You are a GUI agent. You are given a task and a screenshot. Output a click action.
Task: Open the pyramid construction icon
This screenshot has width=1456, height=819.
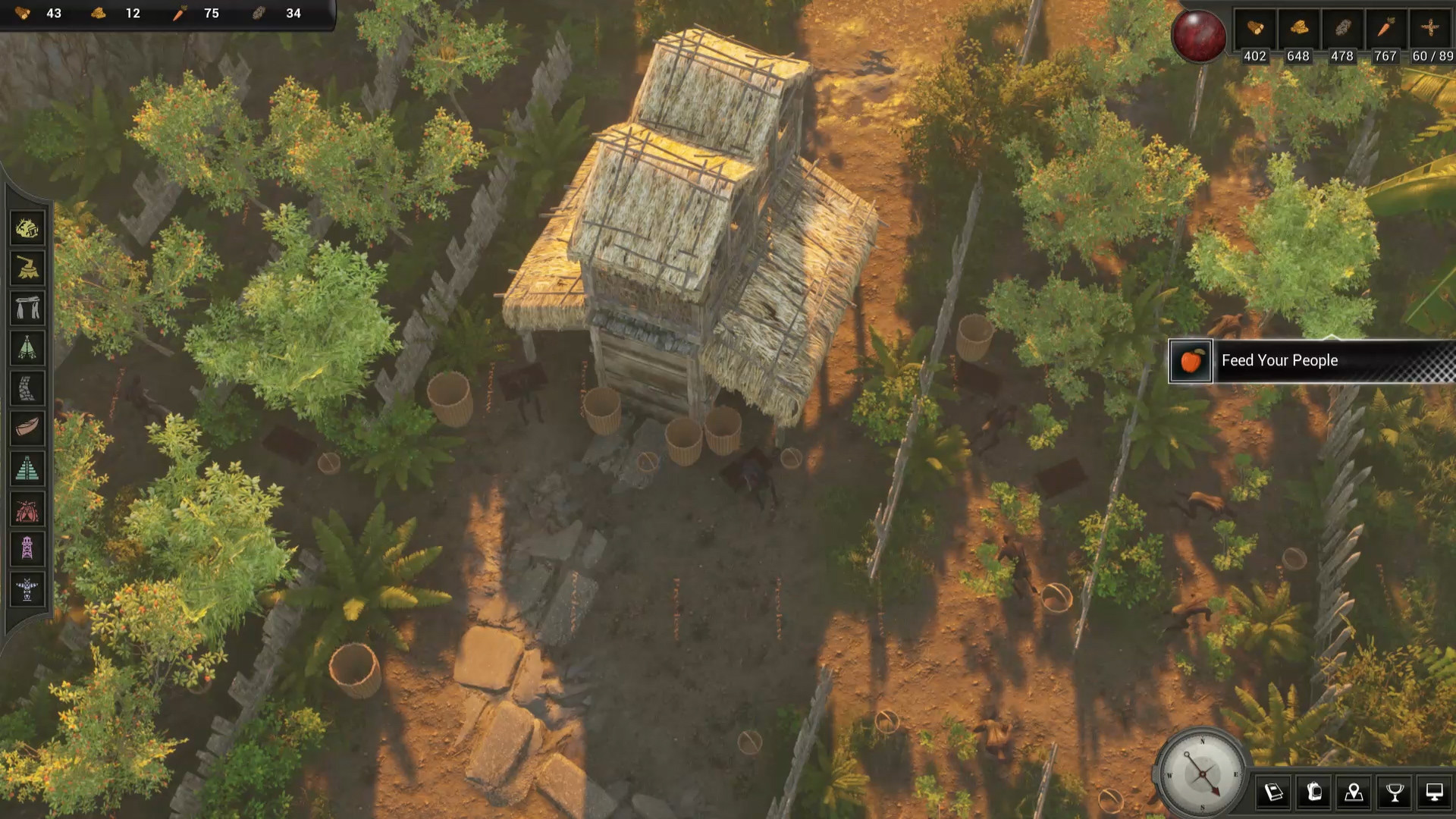[x=27, y=466]
